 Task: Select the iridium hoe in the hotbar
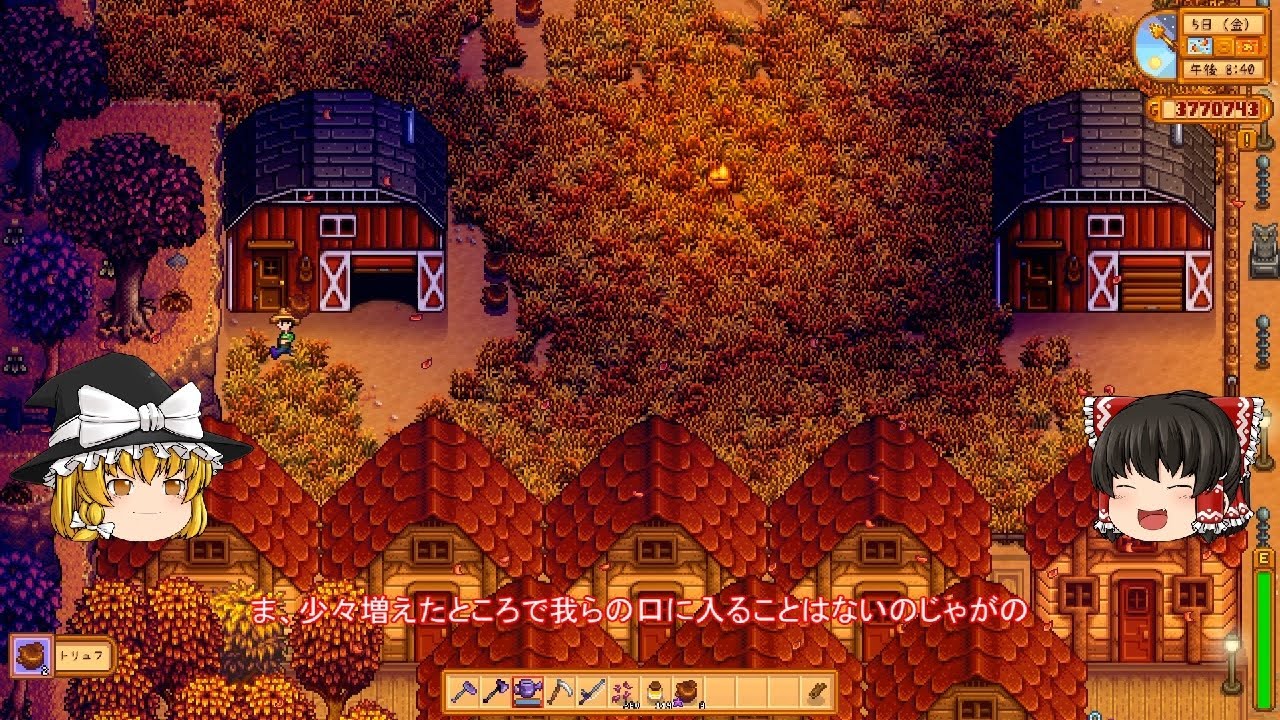pos(463,692)
